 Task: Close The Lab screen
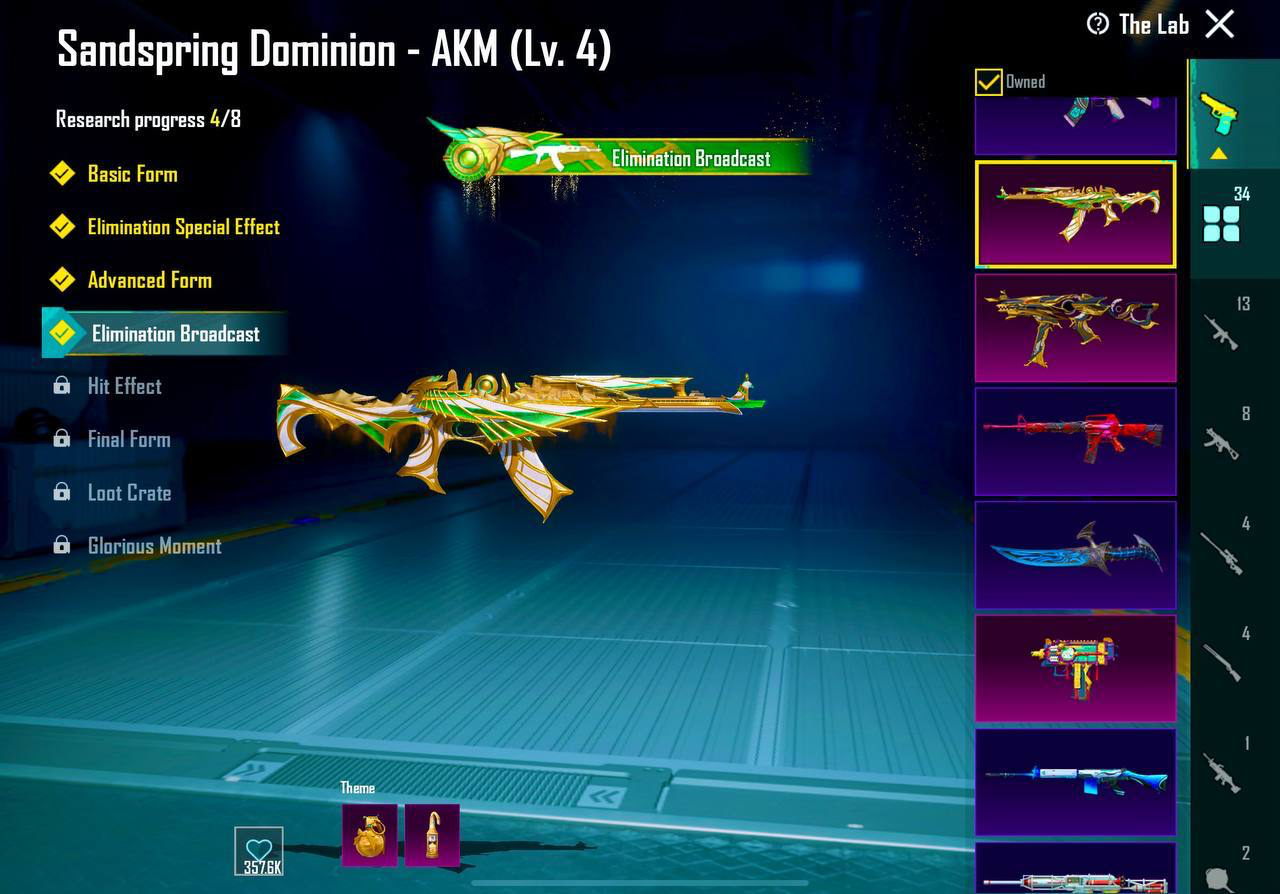1220,24
